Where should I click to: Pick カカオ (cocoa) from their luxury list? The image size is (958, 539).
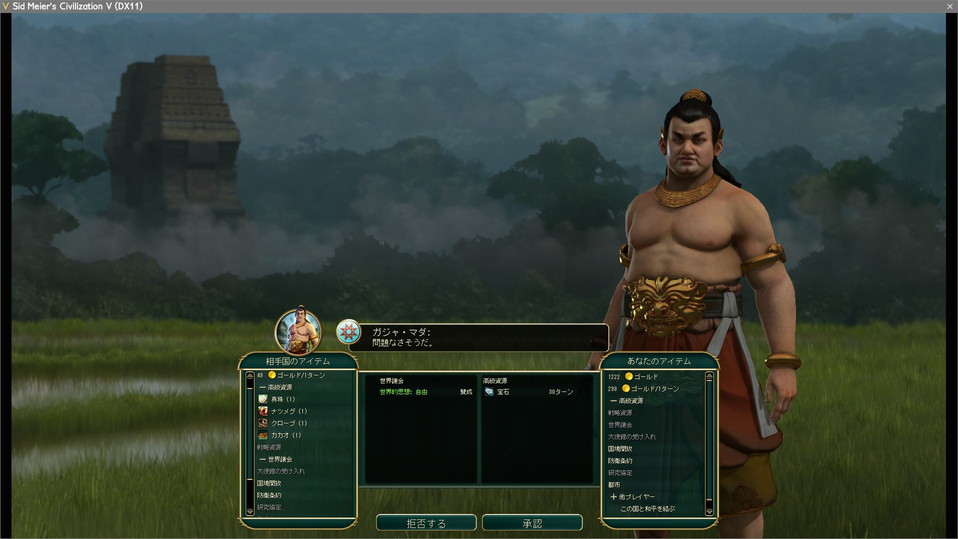(285, 435)
